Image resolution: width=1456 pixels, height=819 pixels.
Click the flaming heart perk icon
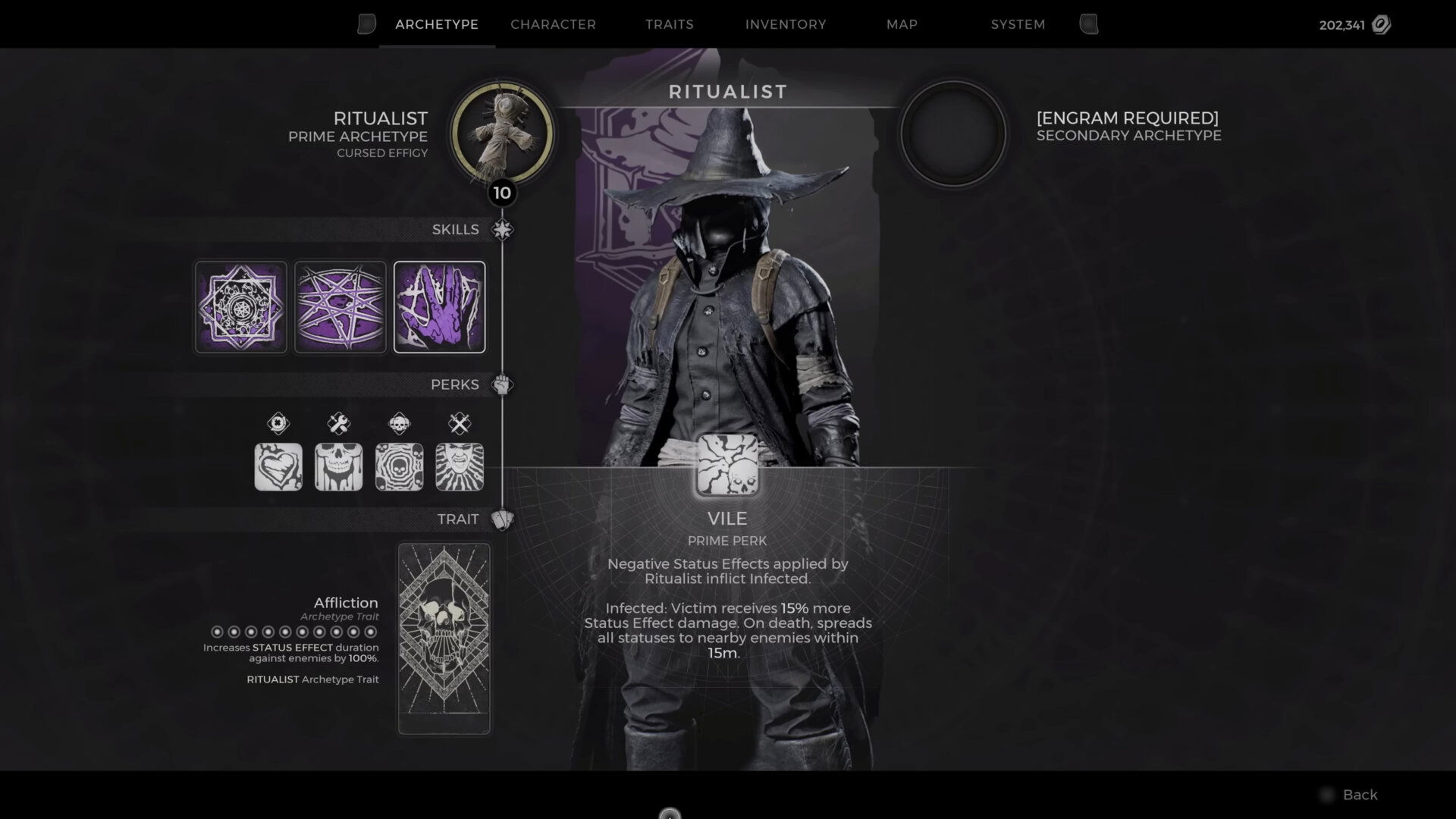(278, 466)
